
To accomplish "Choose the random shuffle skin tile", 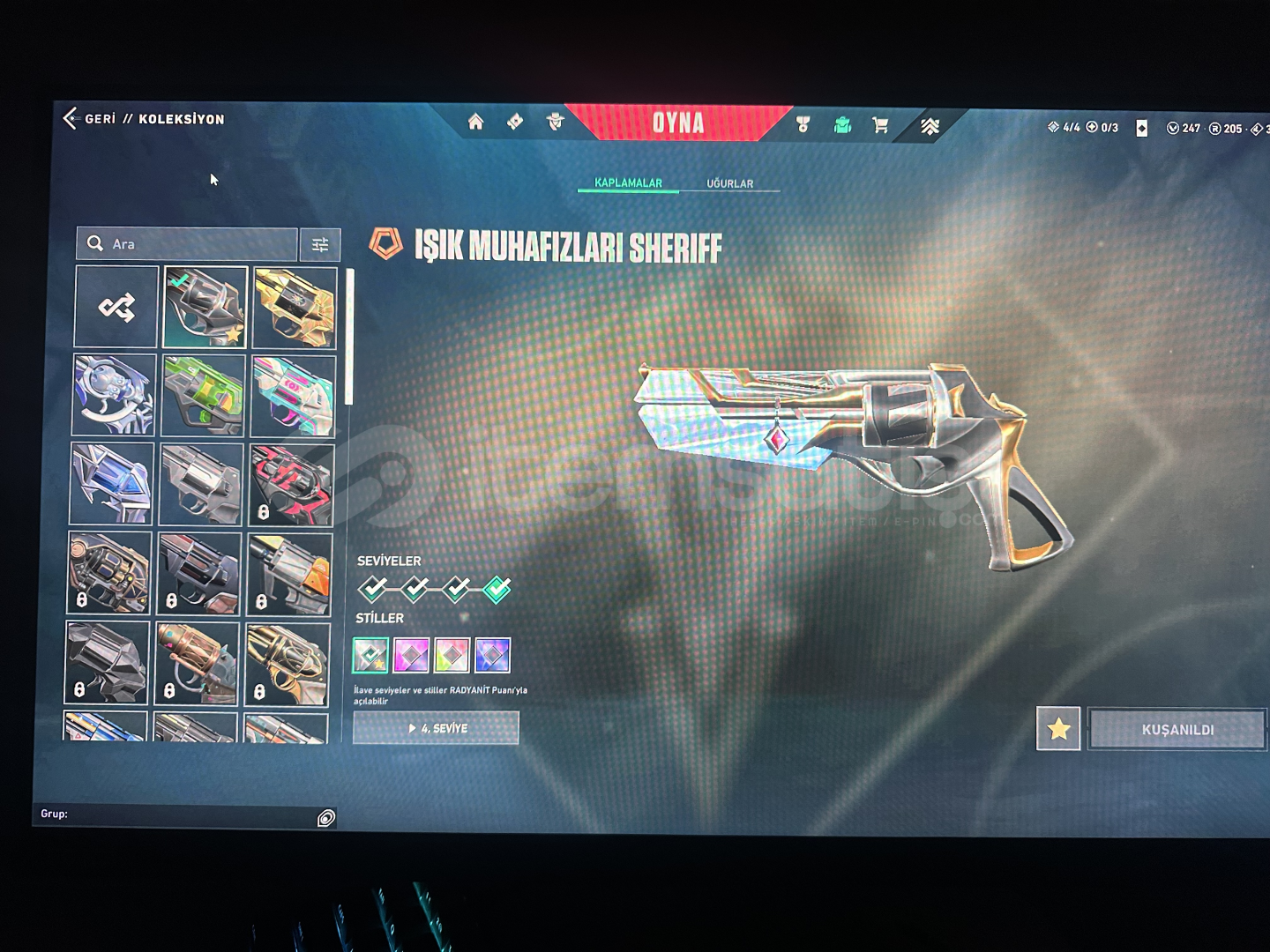I will click(116, 307).
